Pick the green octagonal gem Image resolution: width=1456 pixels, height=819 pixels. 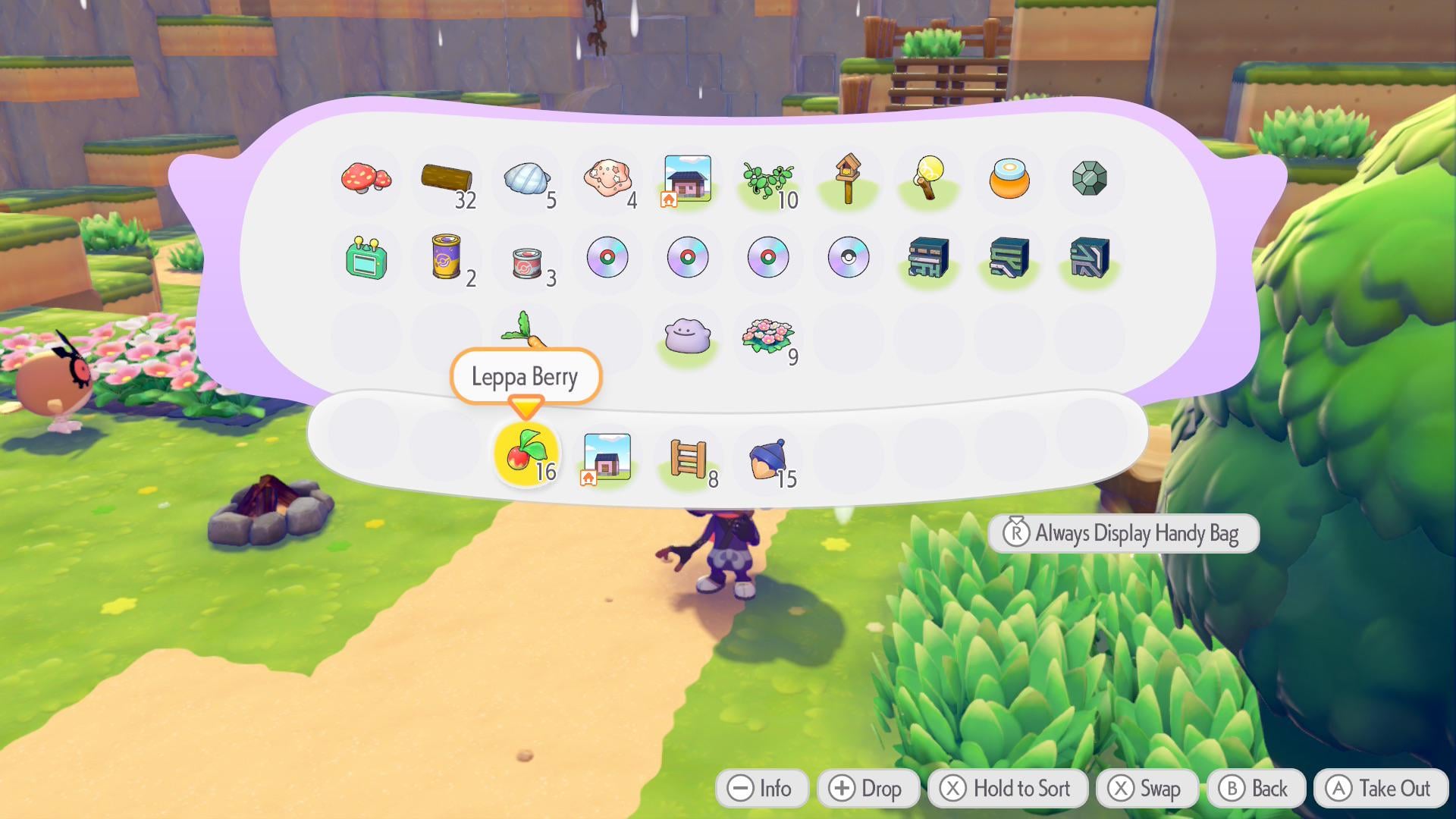(1090, 179)
